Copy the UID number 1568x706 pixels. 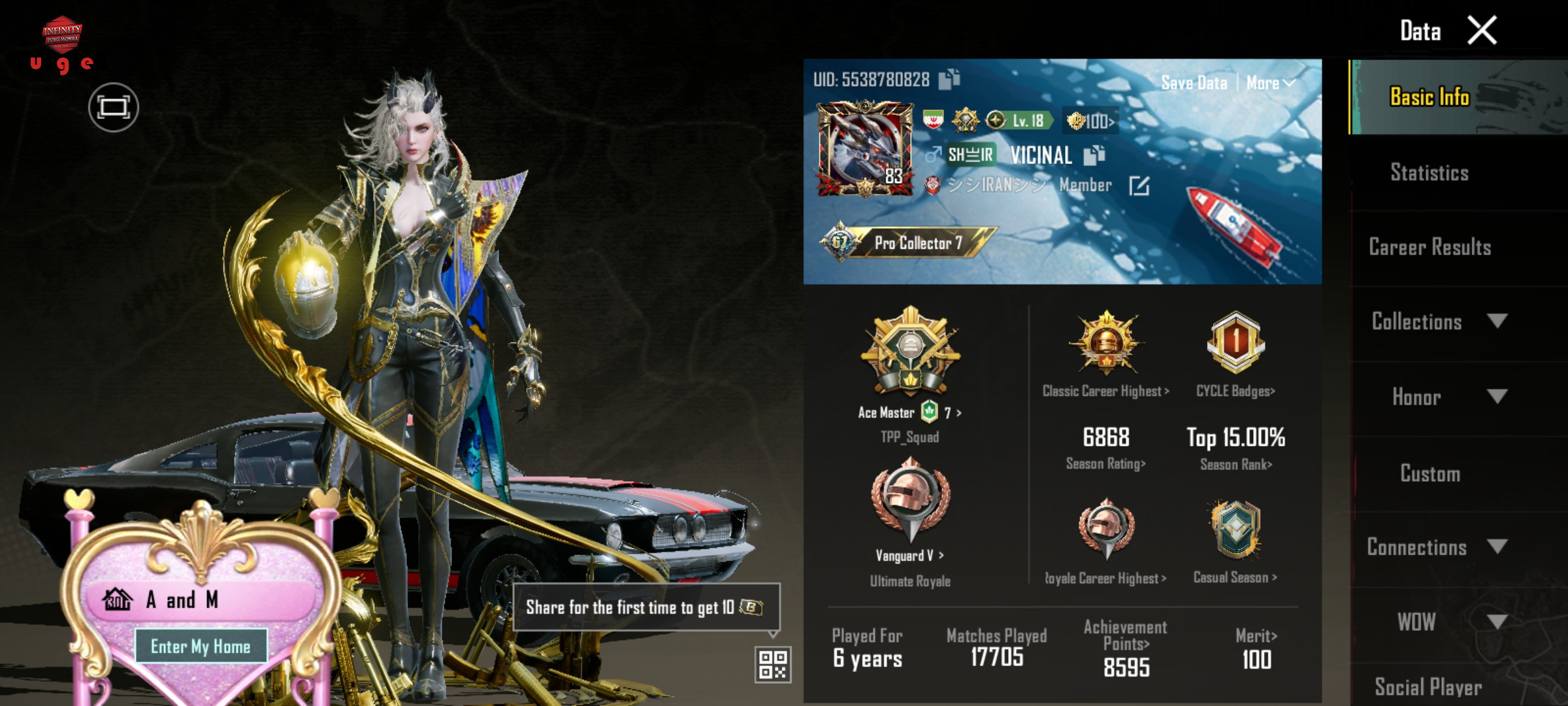click(x=949, y=79)
